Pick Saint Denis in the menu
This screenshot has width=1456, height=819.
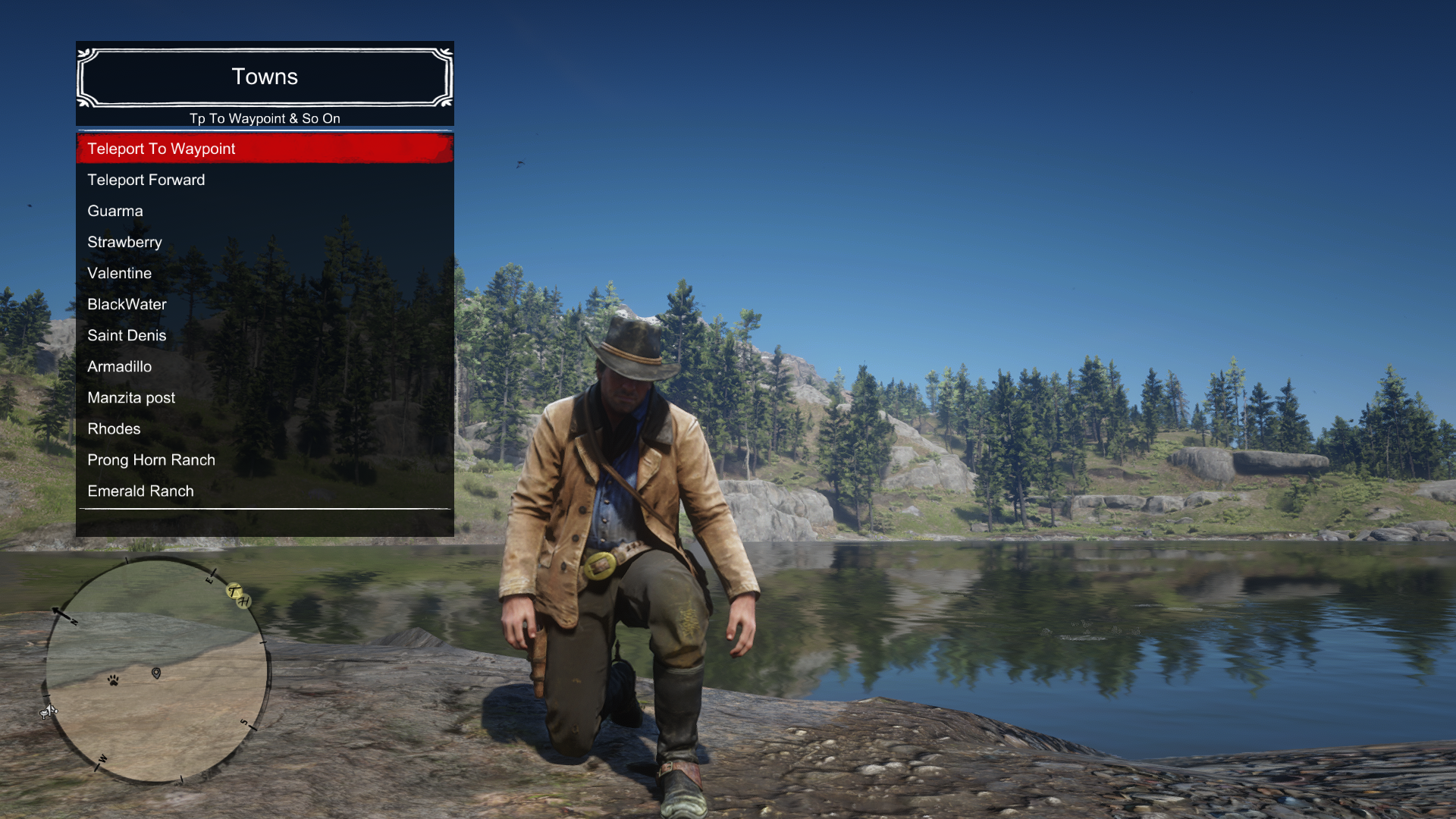tap(265, 335)
